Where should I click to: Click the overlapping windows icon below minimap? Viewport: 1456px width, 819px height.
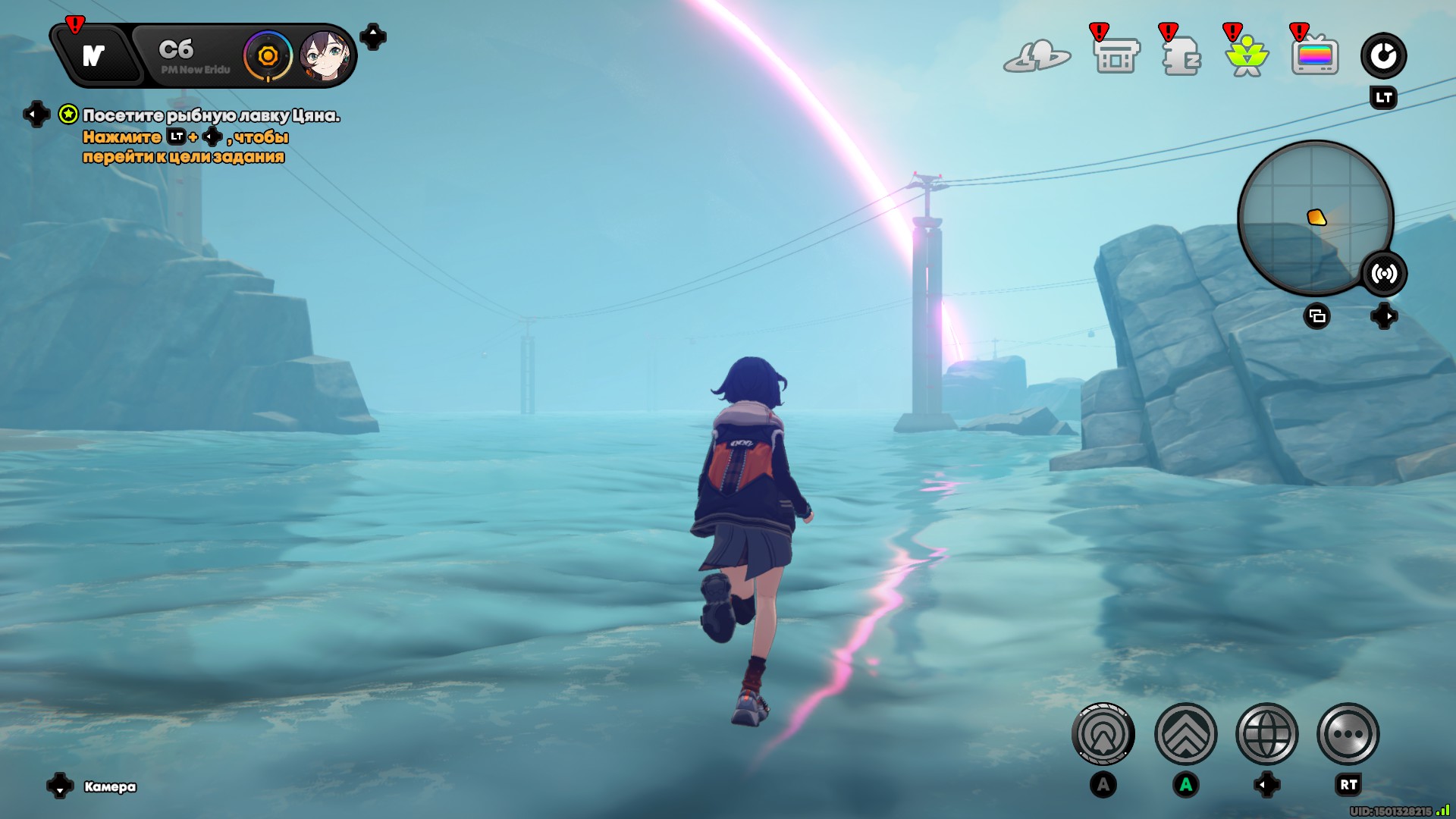tap(1317, 316)
